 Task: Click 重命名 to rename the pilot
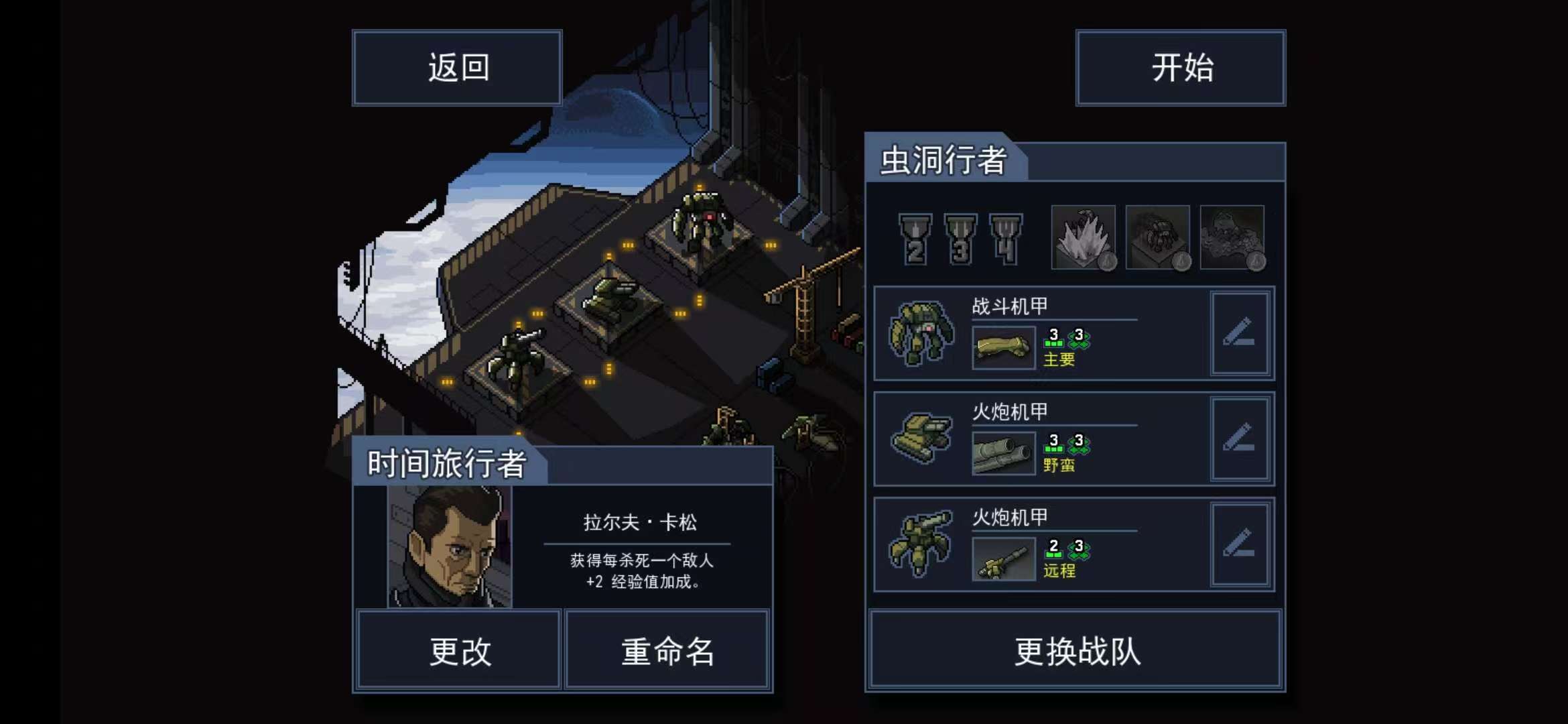pos(666,648)
